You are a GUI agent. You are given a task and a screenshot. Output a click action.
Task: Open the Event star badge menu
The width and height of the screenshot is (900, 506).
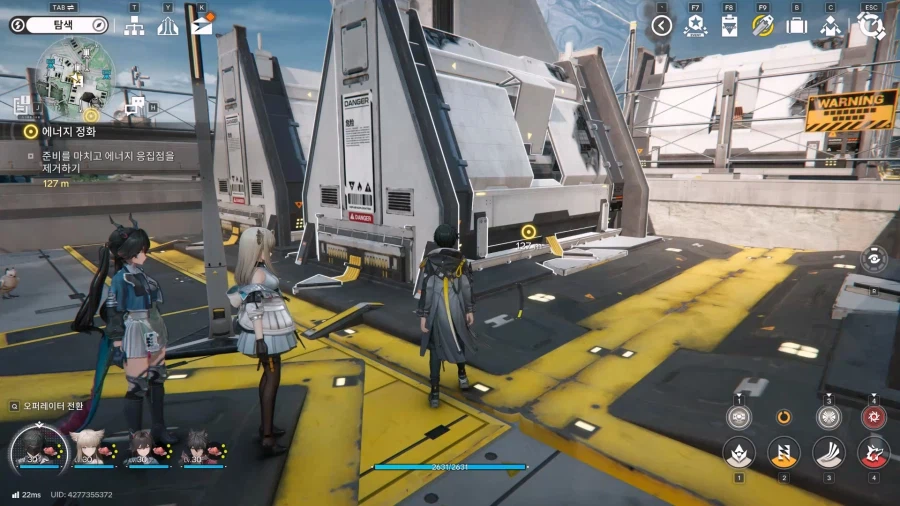pyautogui.click(x=695, y=26)
